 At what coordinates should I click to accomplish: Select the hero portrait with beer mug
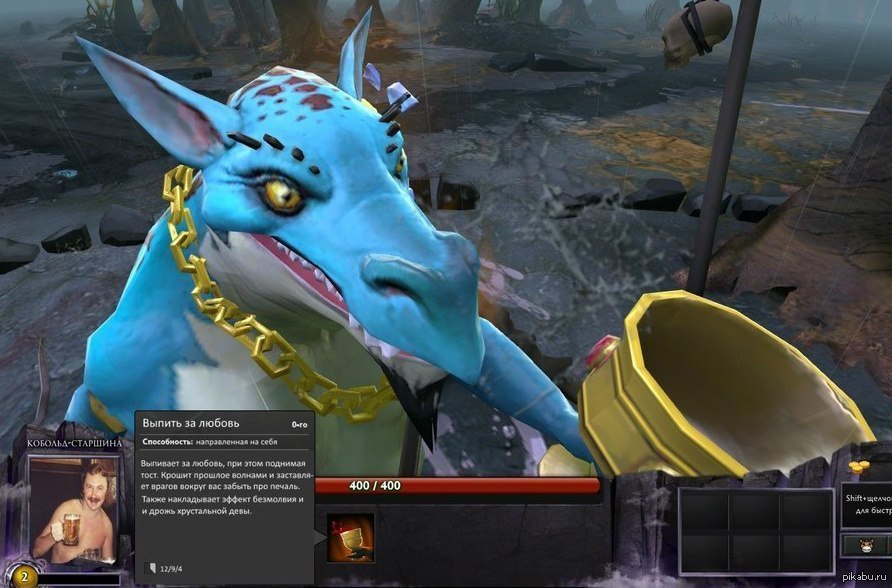click(x=73, y=509)
